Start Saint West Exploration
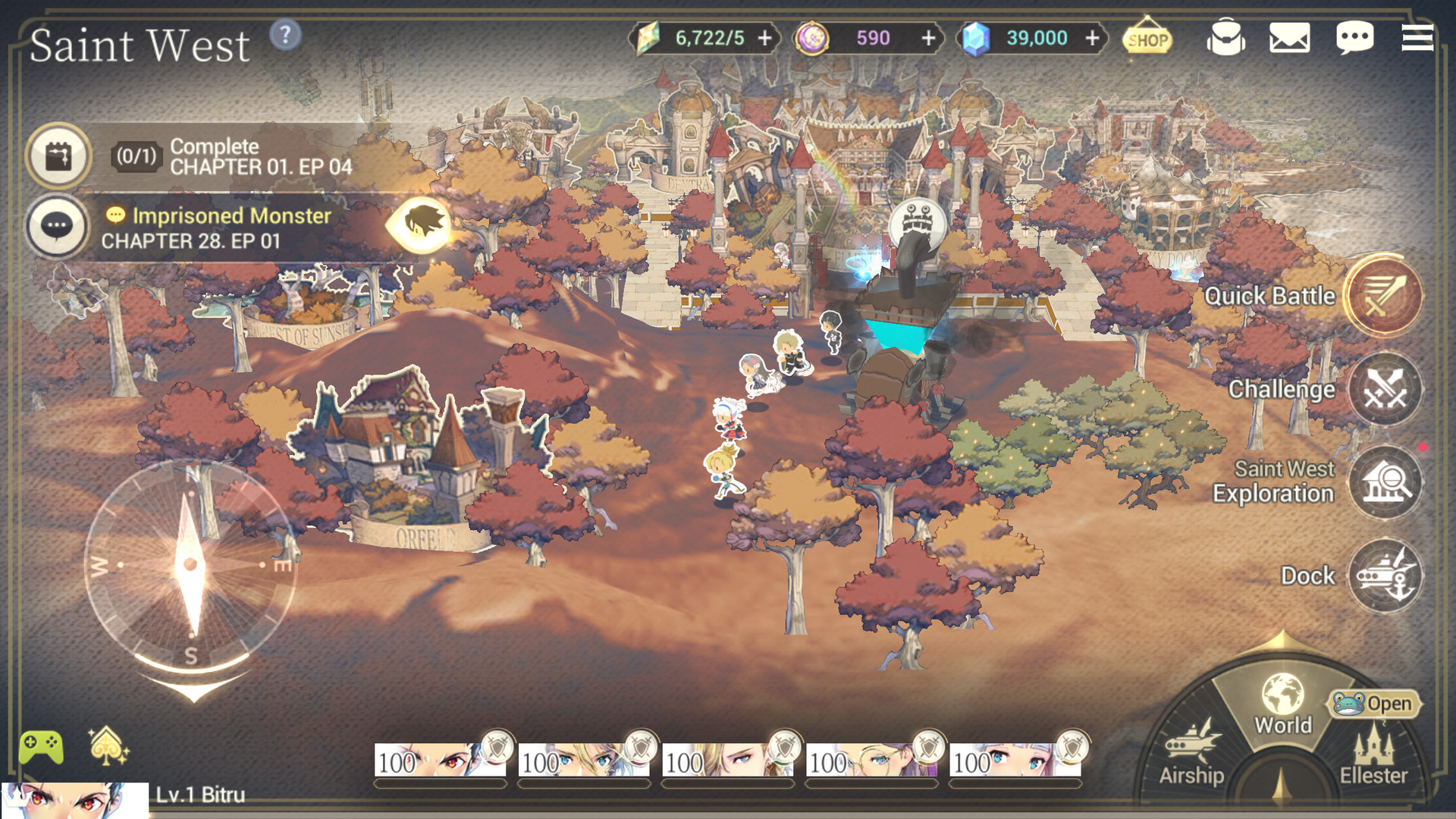Image resolution: width=1456 pixels, height=819 pixels. [1385, 482]
